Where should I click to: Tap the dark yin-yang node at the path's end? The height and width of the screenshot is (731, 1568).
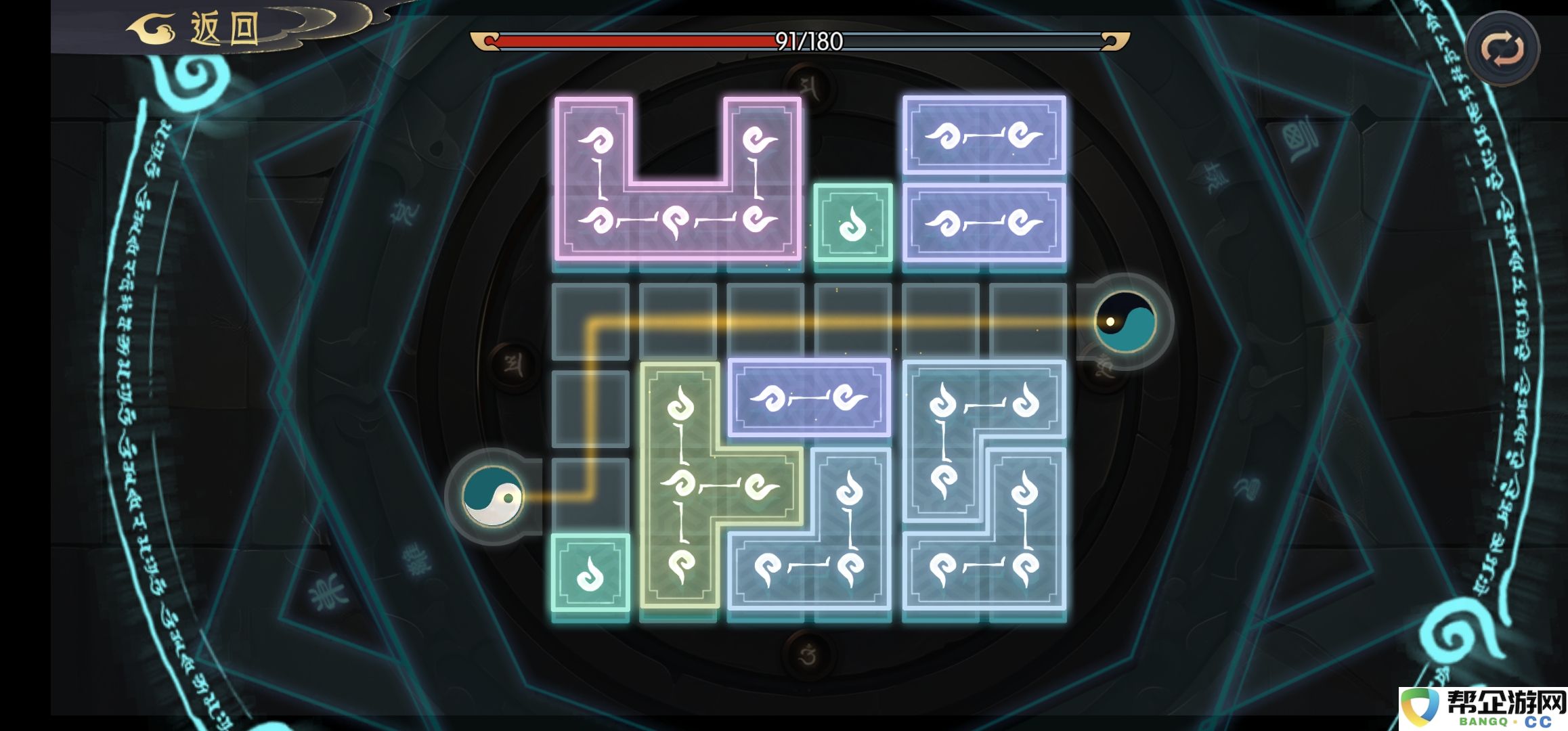pyautogui.click(x=1125, y=322)
